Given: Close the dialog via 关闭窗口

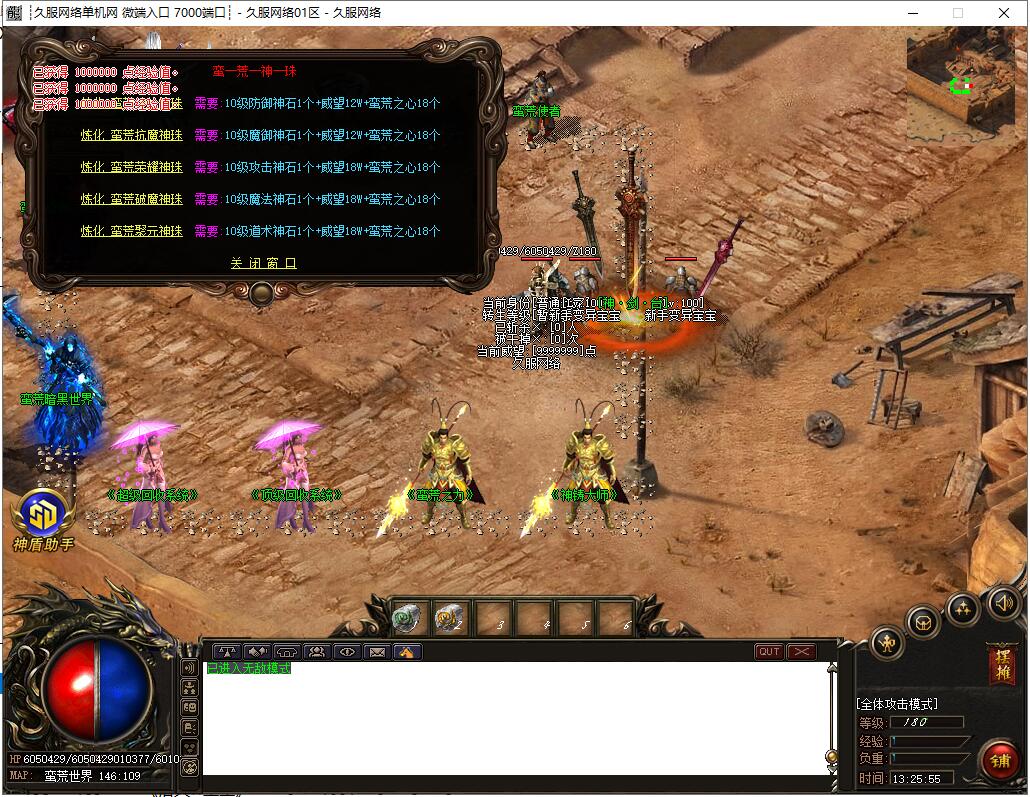Looking at the screenshot, I should 263,264.
